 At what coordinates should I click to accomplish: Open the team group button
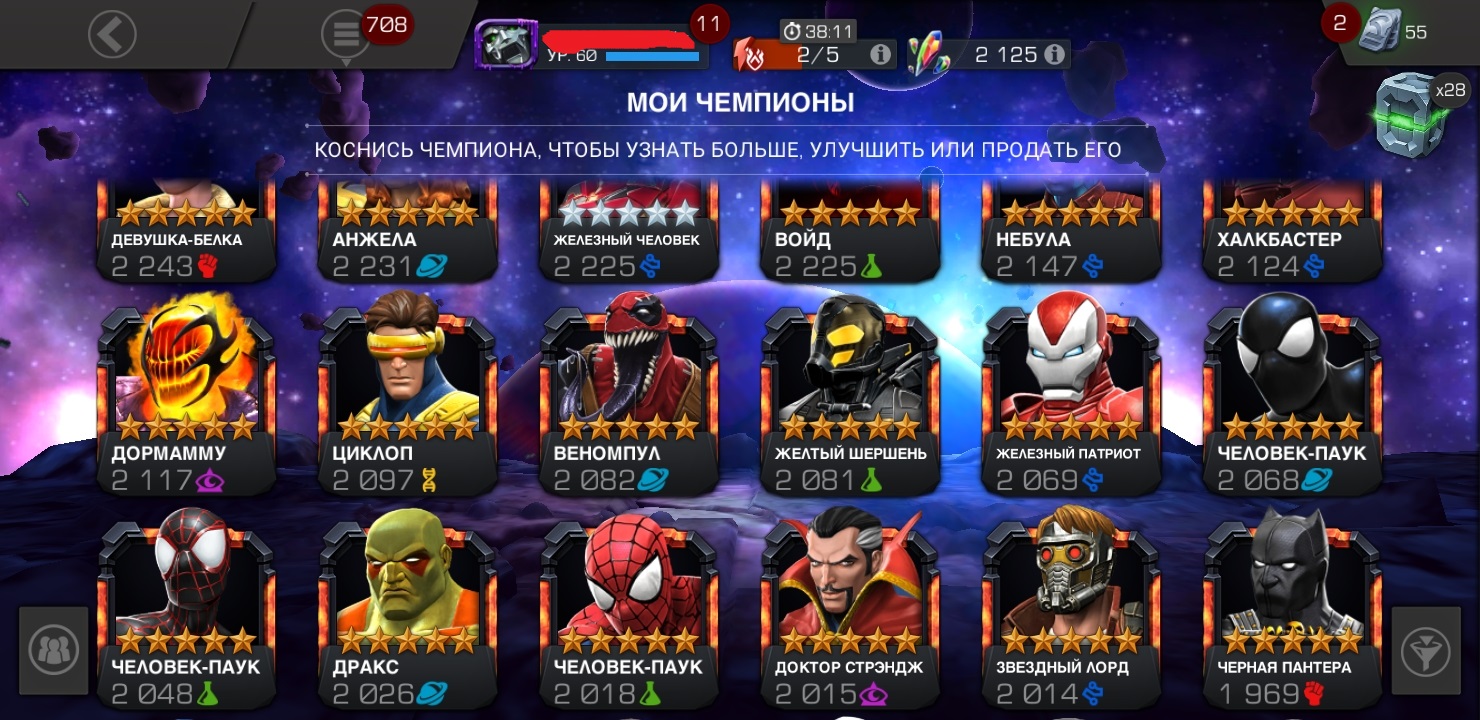coord(53,650)
